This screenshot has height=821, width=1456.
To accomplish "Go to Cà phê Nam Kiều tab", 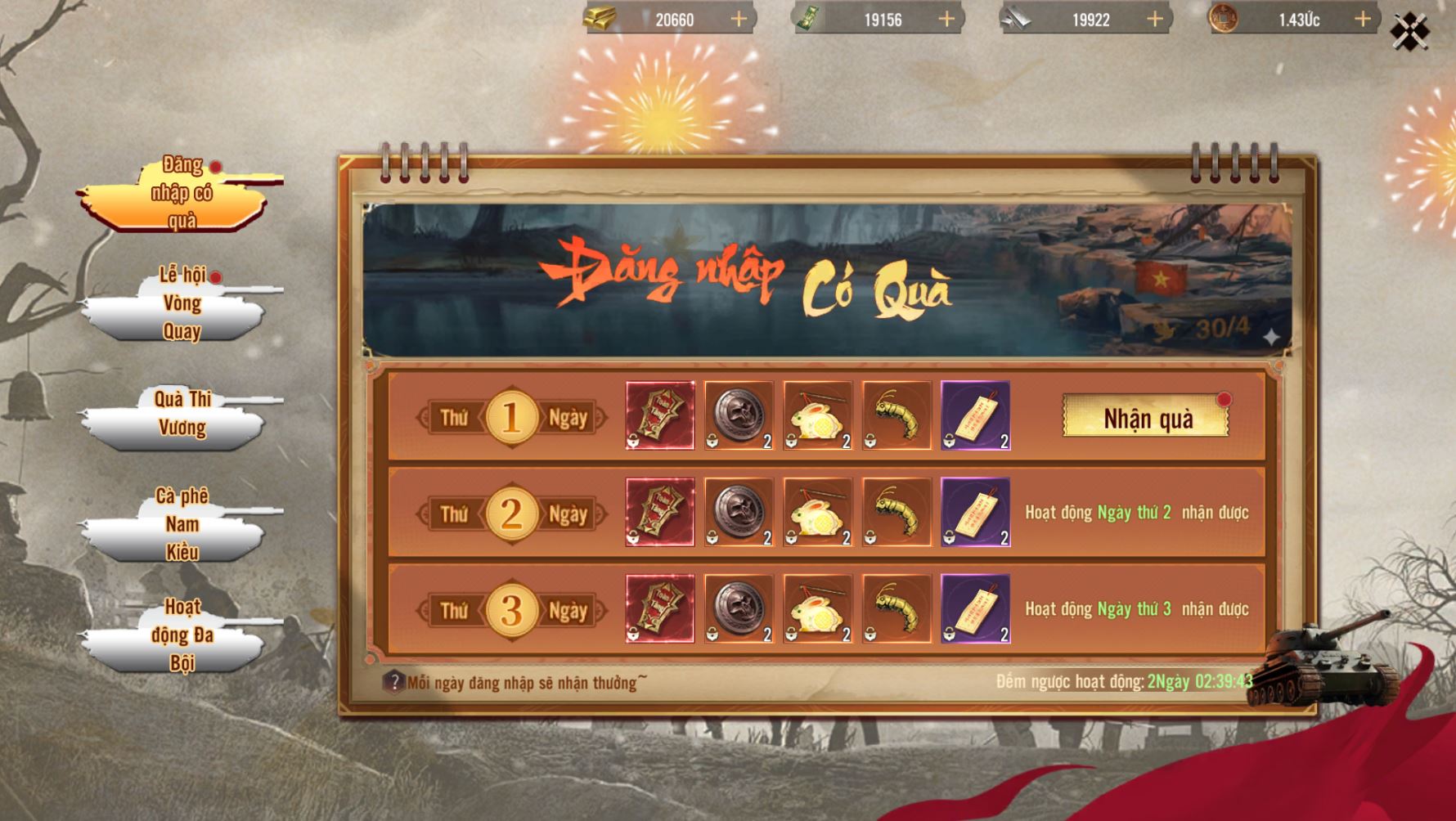I will pos(181,524).
